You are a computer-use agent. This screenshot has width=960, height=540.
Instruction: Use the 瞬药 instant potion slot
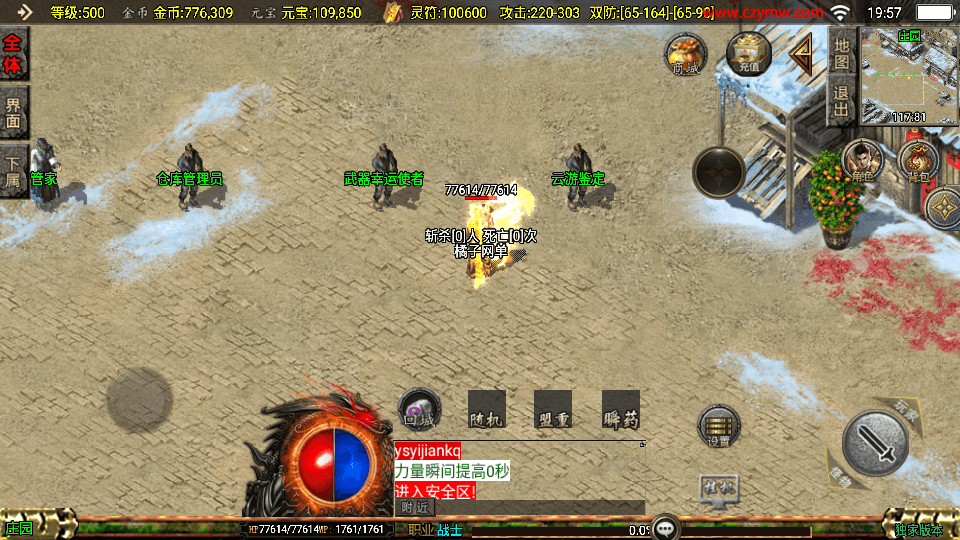pos(620,410)
